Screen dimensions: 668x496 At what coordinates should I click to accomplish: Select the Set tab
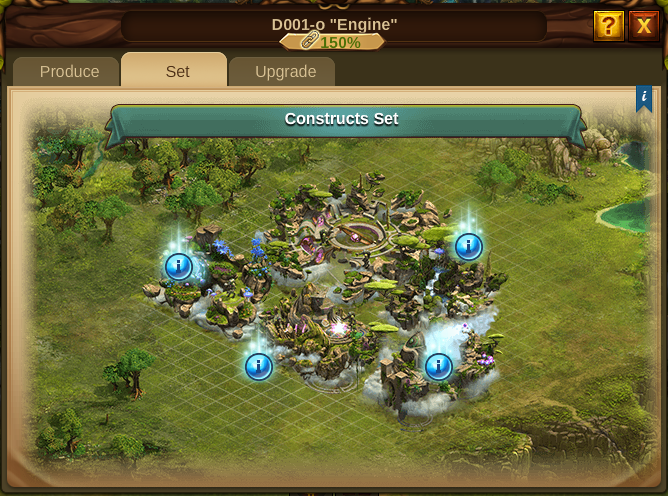click(x=177, y=72)
